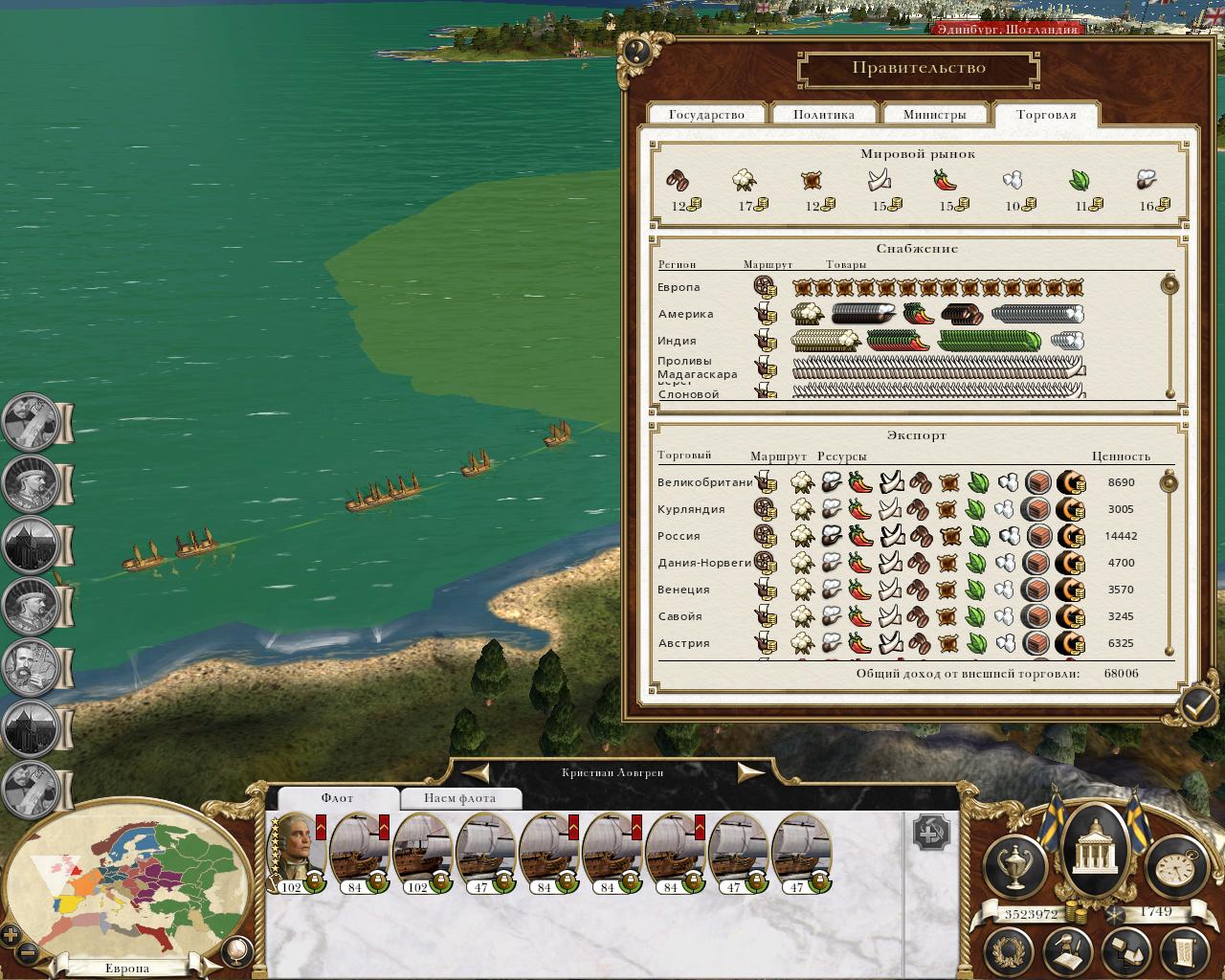Go to previous fleet with left arrow
Screen dimensions: 1225x980
(x=476, y=771)
